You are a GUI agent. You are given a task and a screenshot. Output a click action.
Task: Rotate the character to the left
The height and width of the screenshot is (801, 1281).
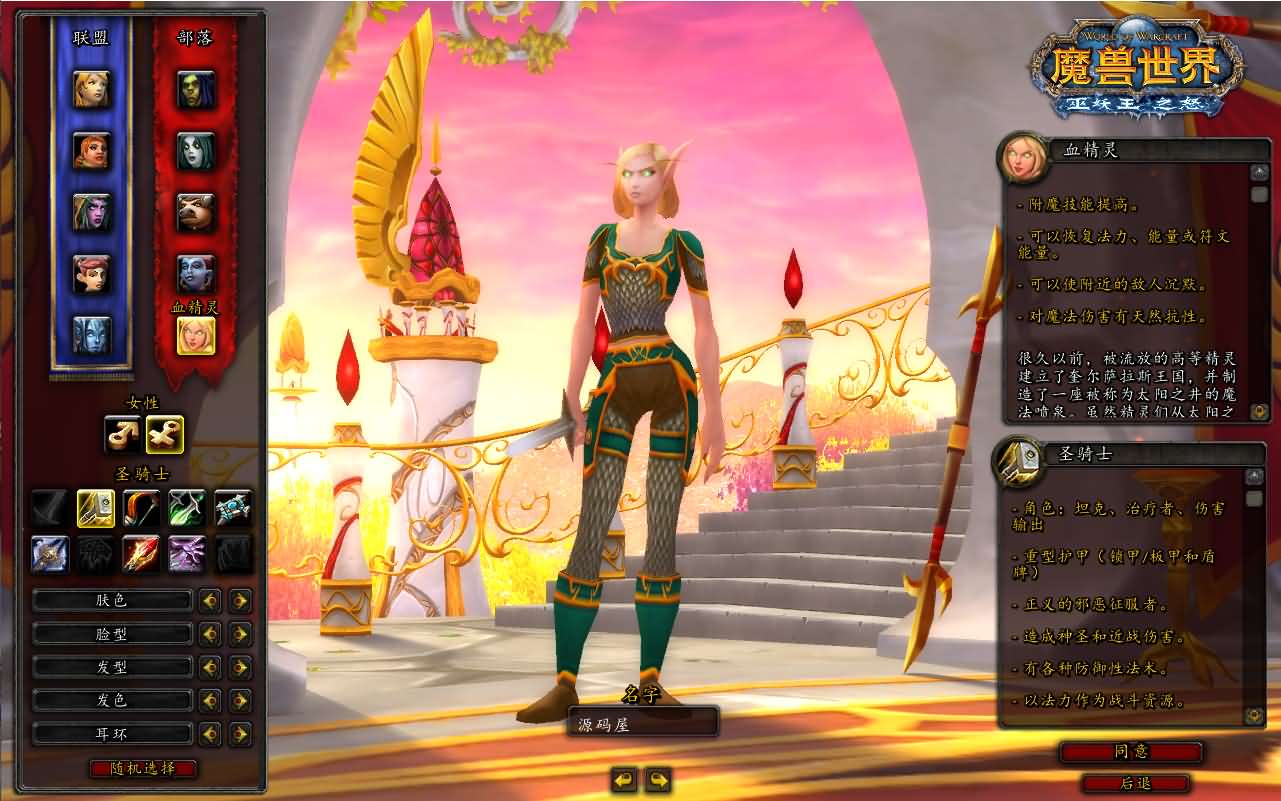(x=624, y=779)
